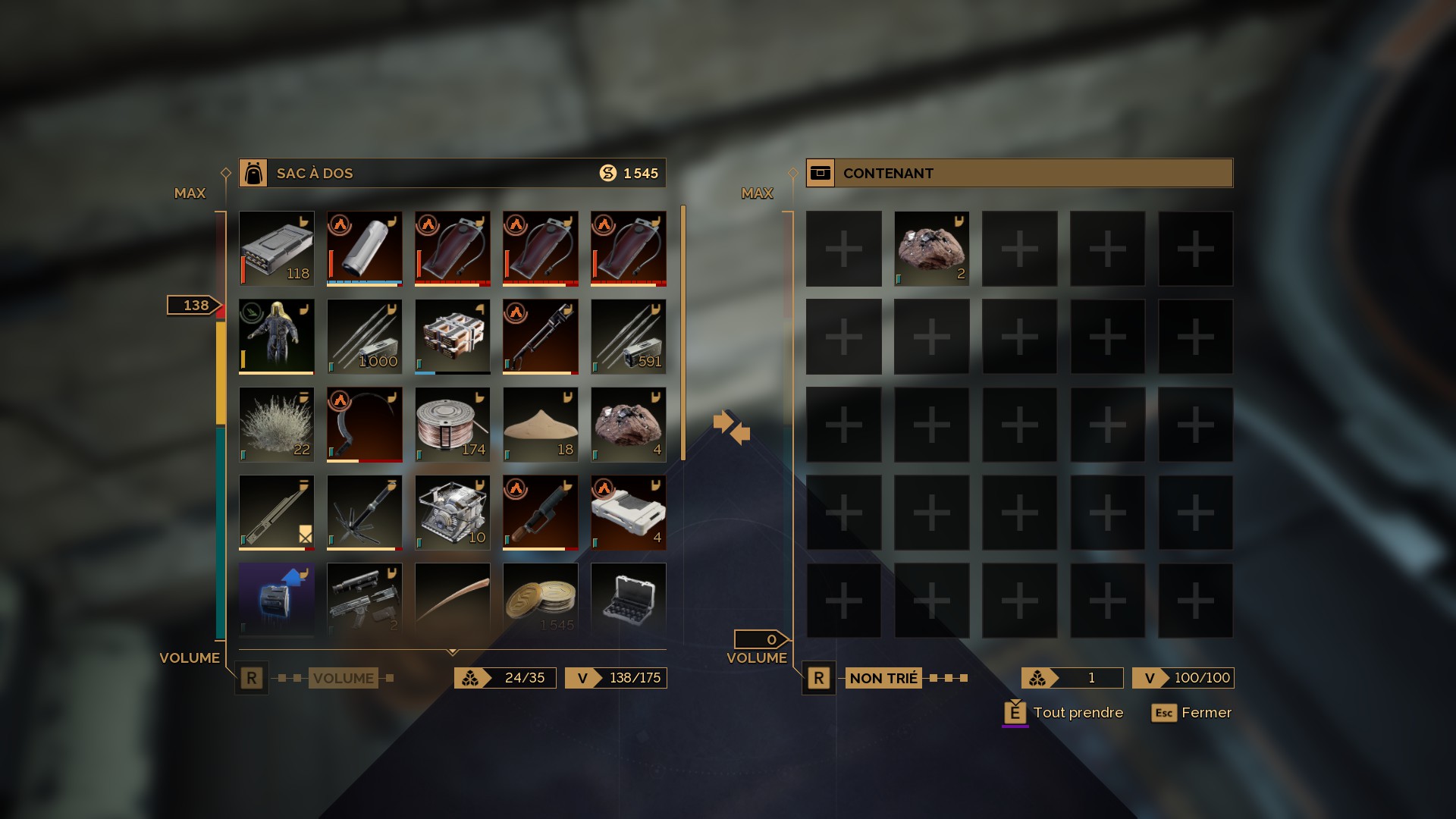The width and height of the screenshot is (1456, 819).
Task: Choose the dart stack of 591
Action: 628,337
